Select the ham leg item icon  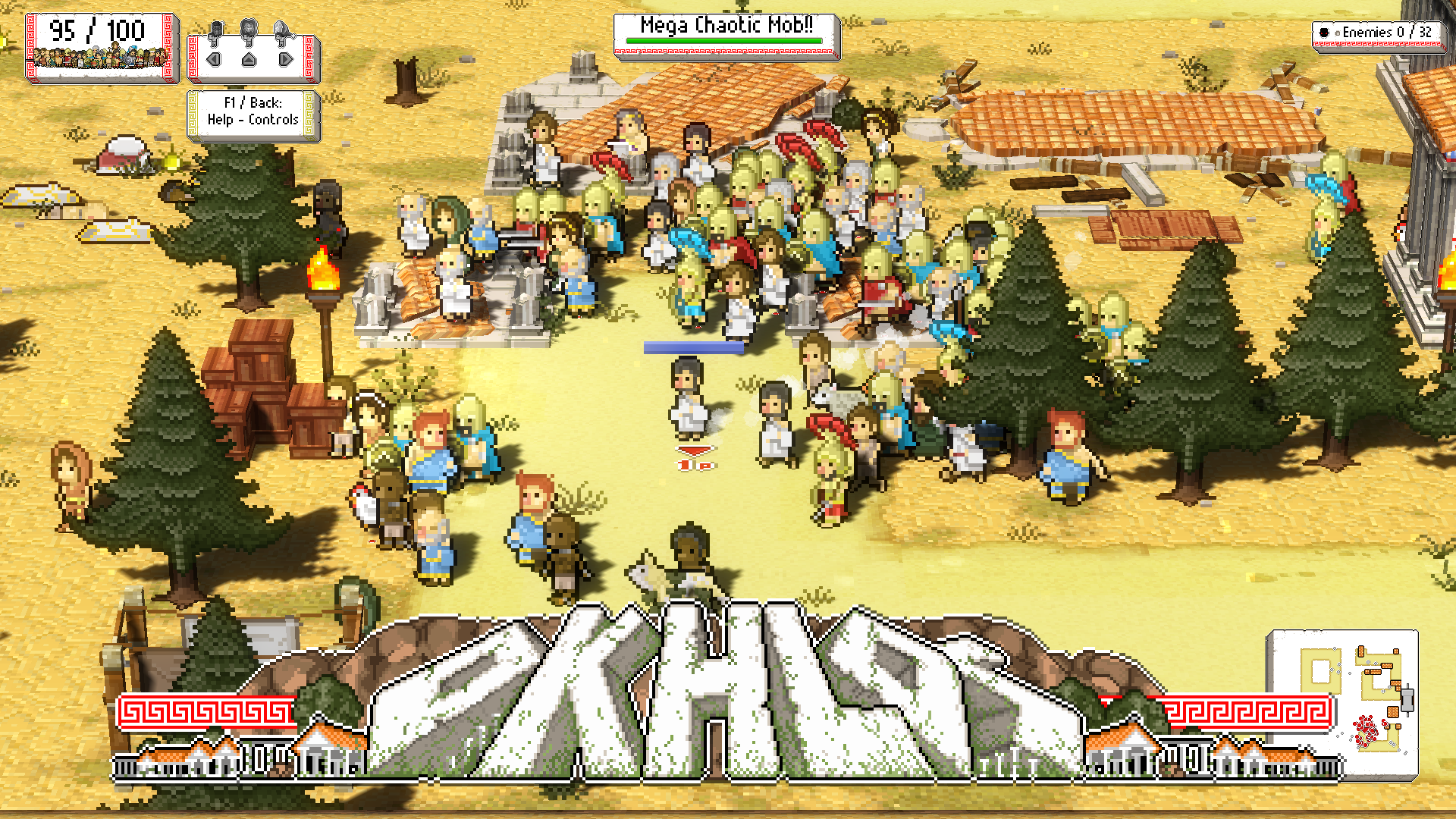click(282, 31)
